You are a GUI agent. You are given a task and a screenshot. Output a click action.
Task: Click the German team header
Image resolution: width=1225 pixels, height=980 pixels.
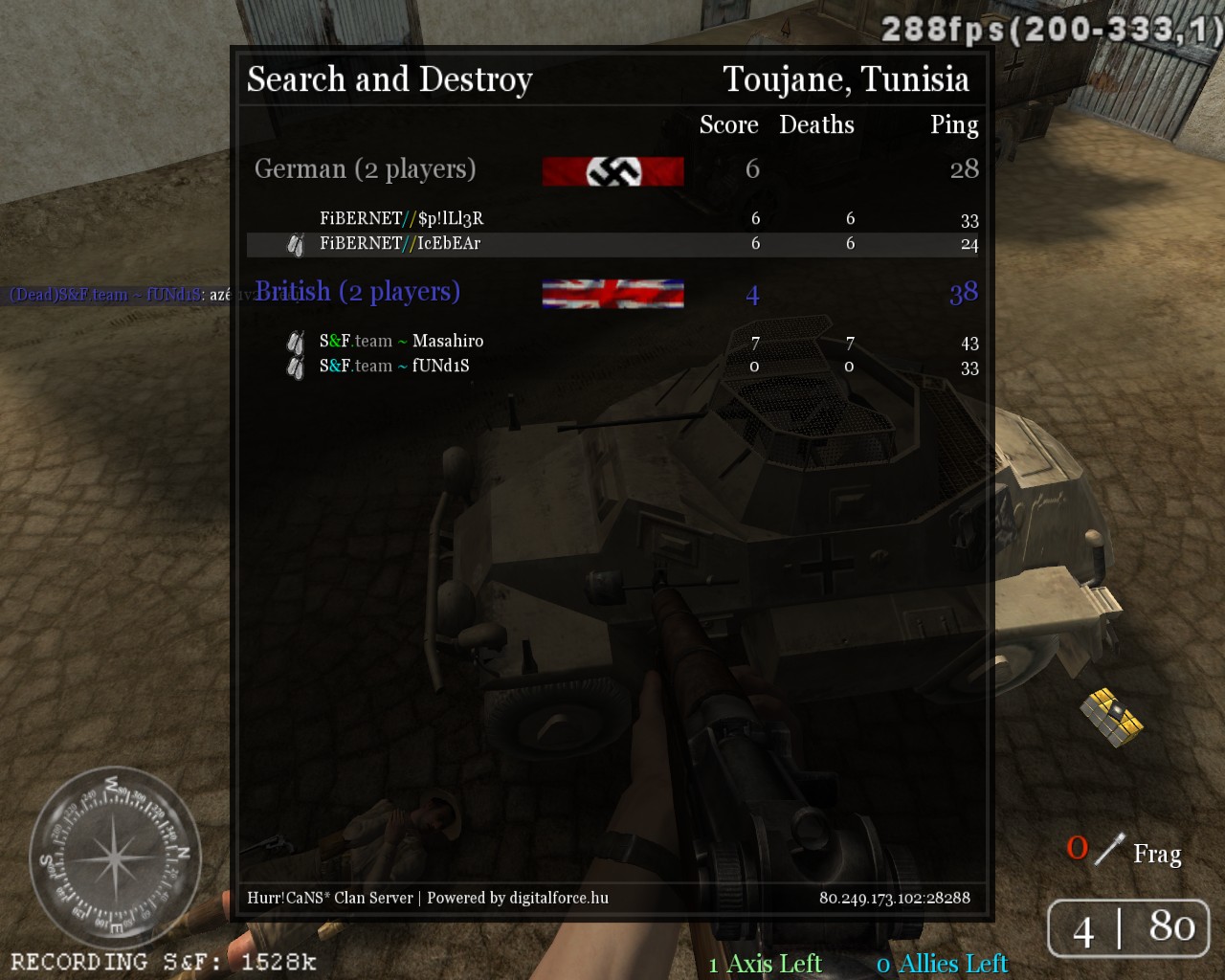coord(365,169)
